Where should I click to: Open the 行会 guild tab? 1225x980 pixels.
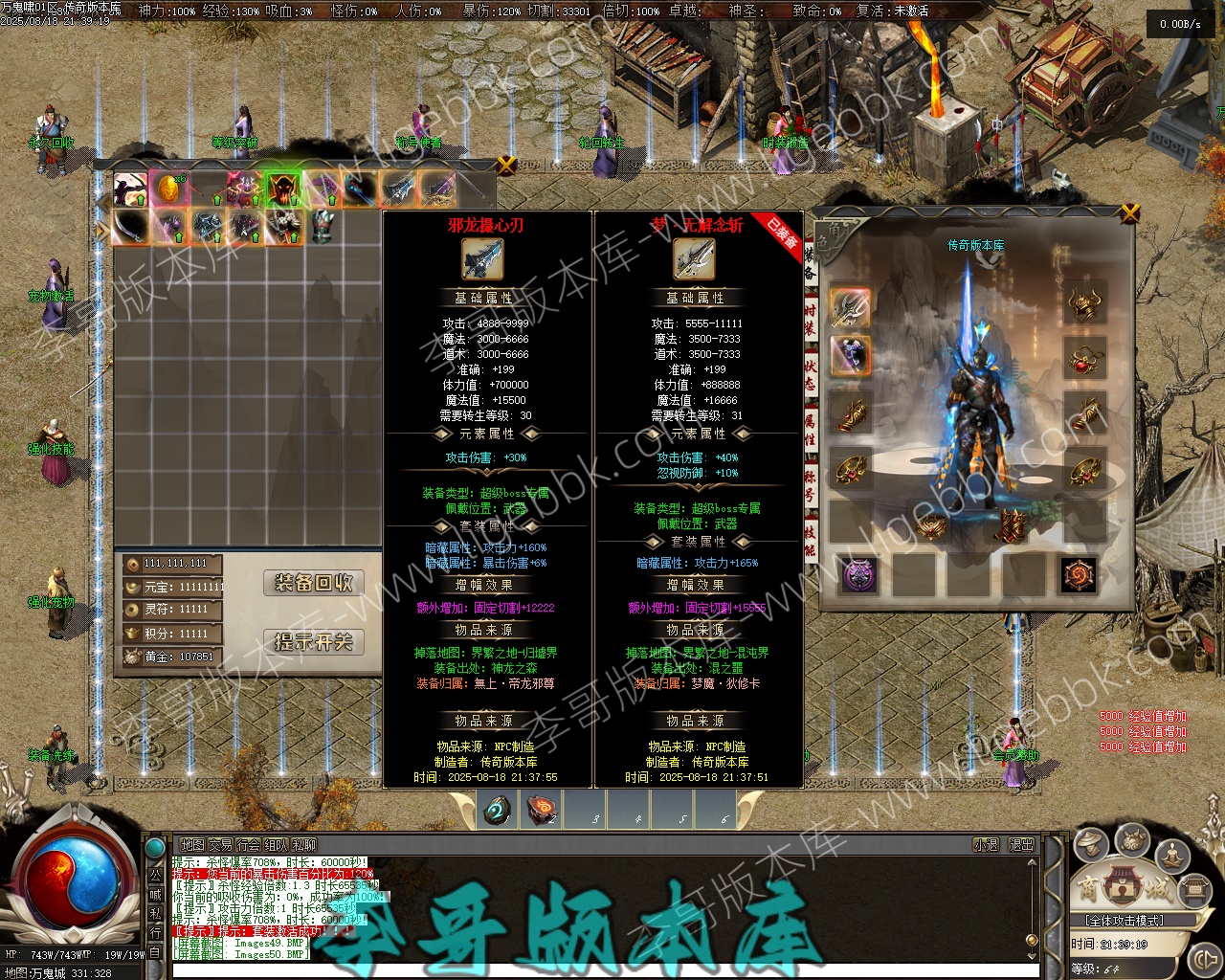click(x=248, y=845)
